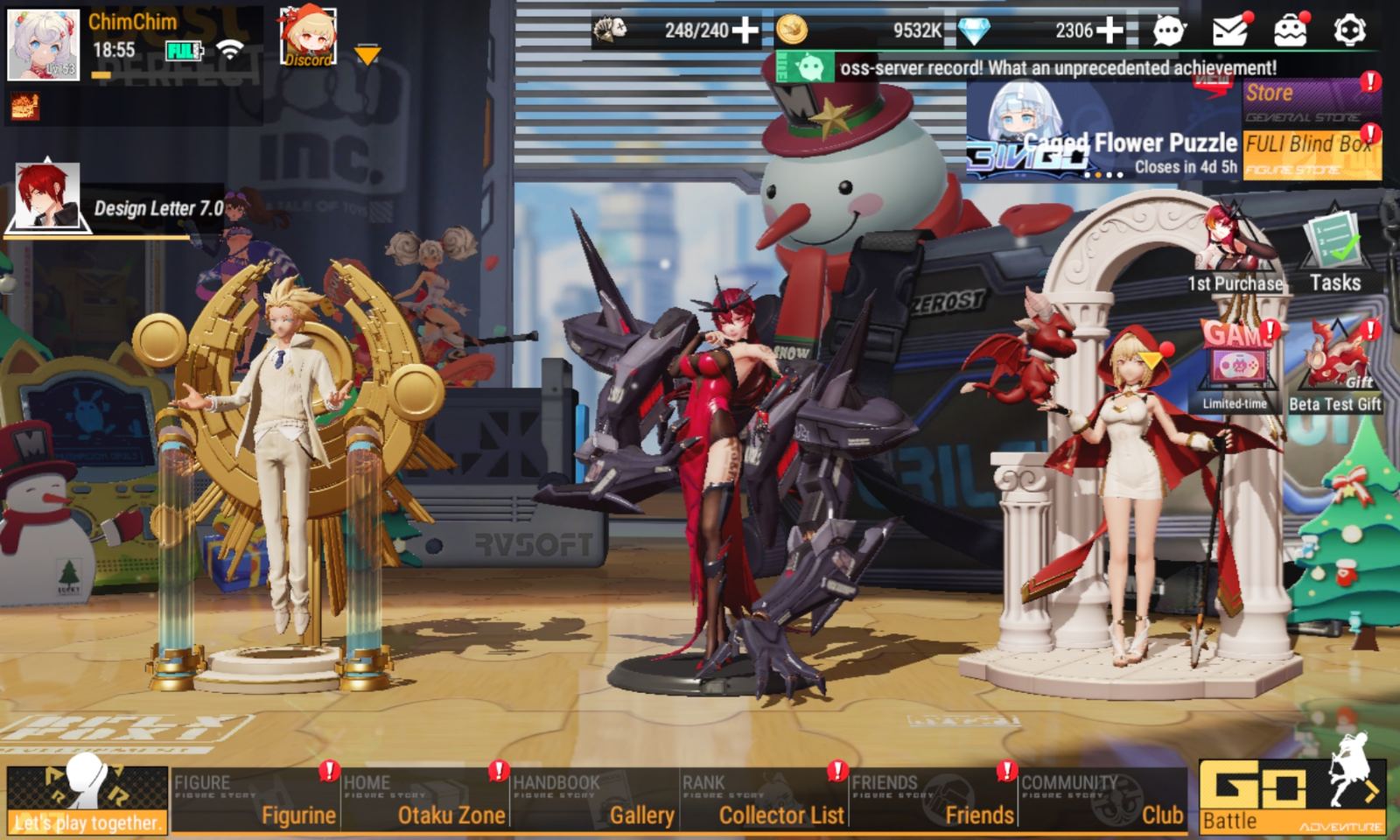Open the Limited-time game event
The height and width of the screenshot is (840, 1400).
(1235, 367)
